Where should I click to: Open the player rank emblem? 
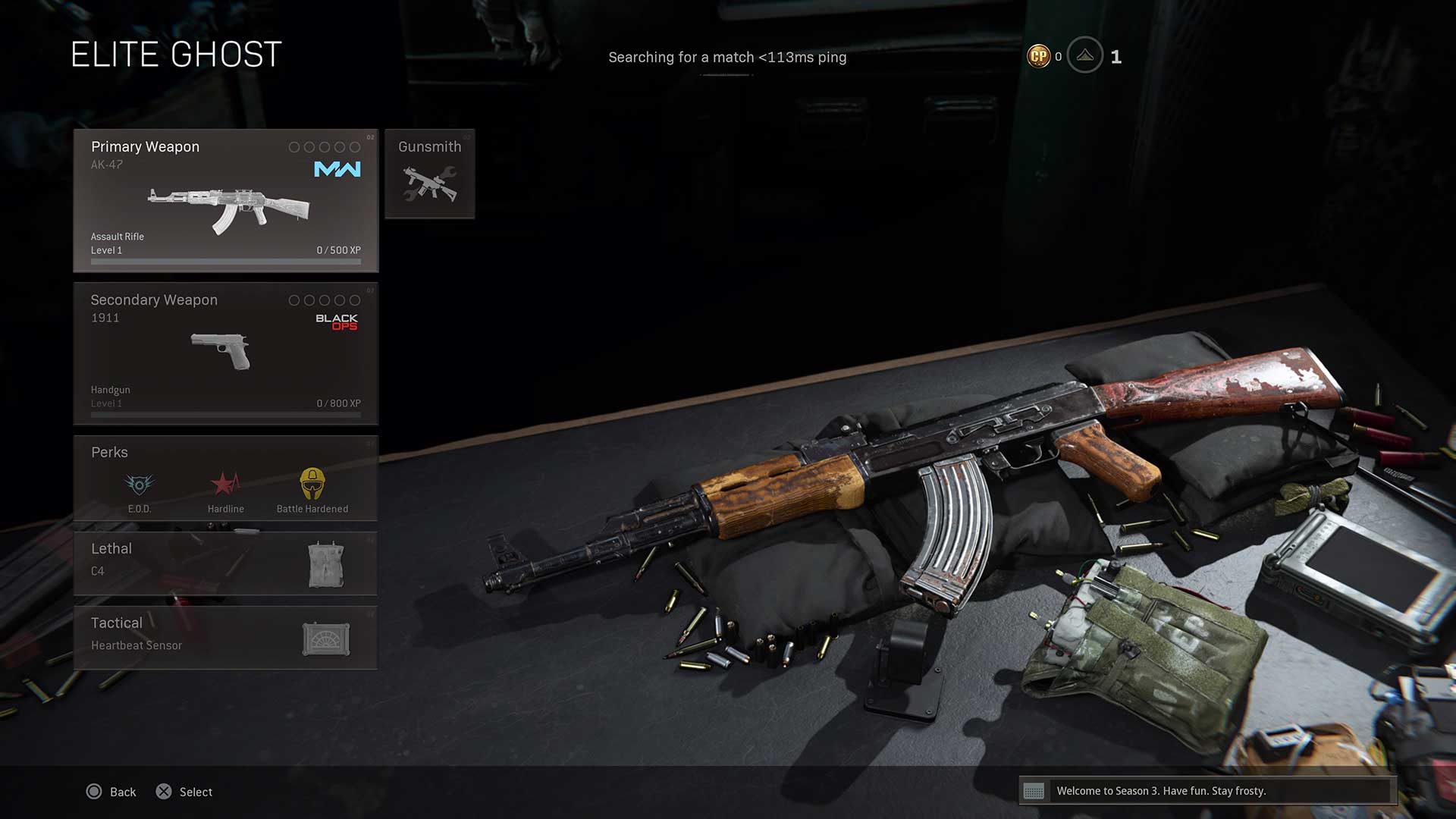(1085, 55)
